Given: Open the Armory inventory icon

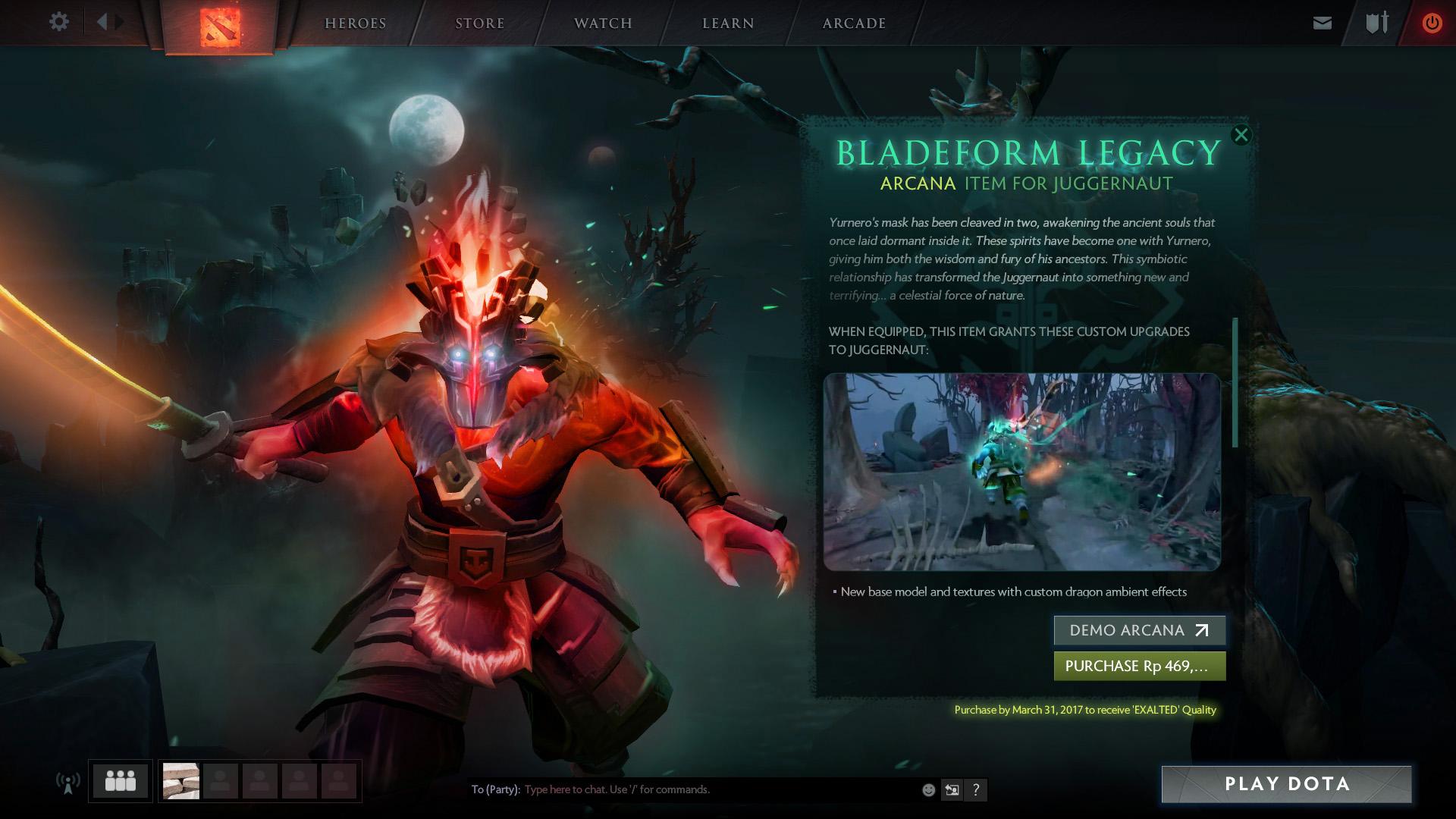Looking at the screenshot, I should point(1376,22).
